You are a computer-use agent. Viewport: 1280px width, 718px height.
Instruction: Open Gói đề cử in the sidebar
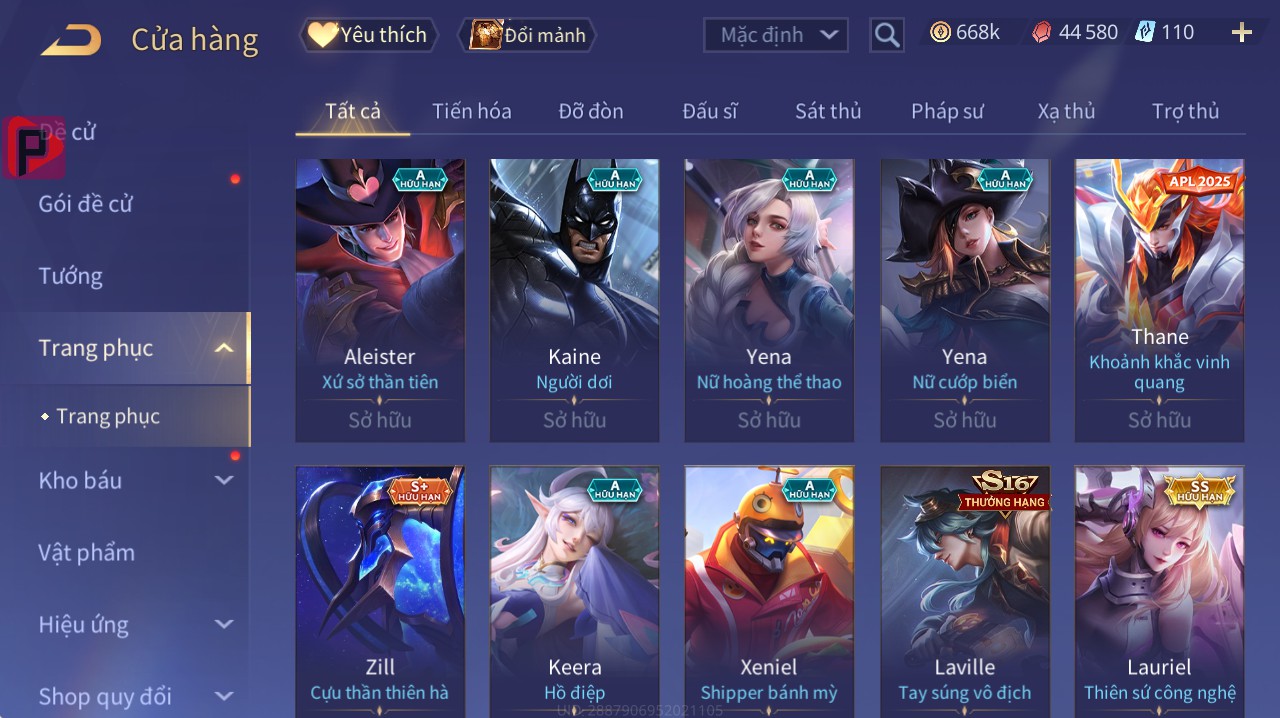[x=86, y=204]
